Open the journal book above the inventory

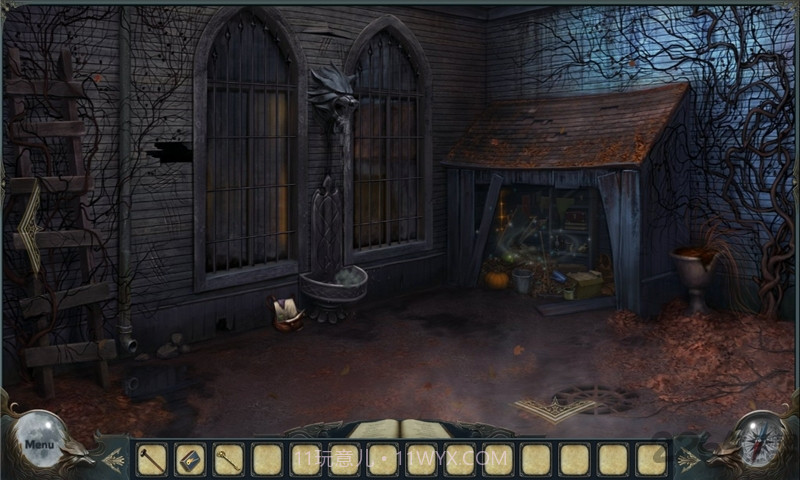[400, 430]
